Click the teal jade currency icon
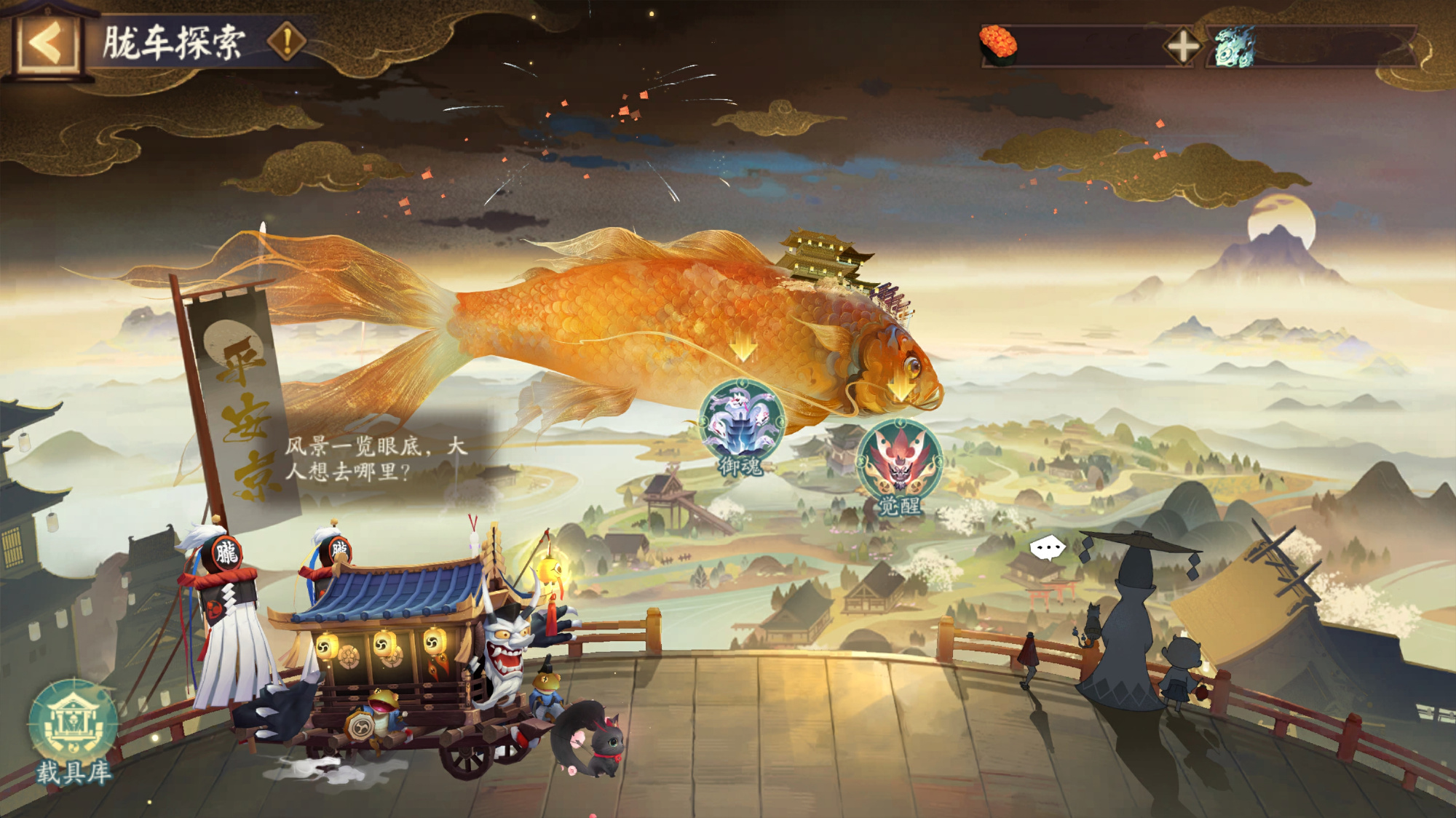This screenshot has width=1456, height=818. click(x=1235, y=47)
